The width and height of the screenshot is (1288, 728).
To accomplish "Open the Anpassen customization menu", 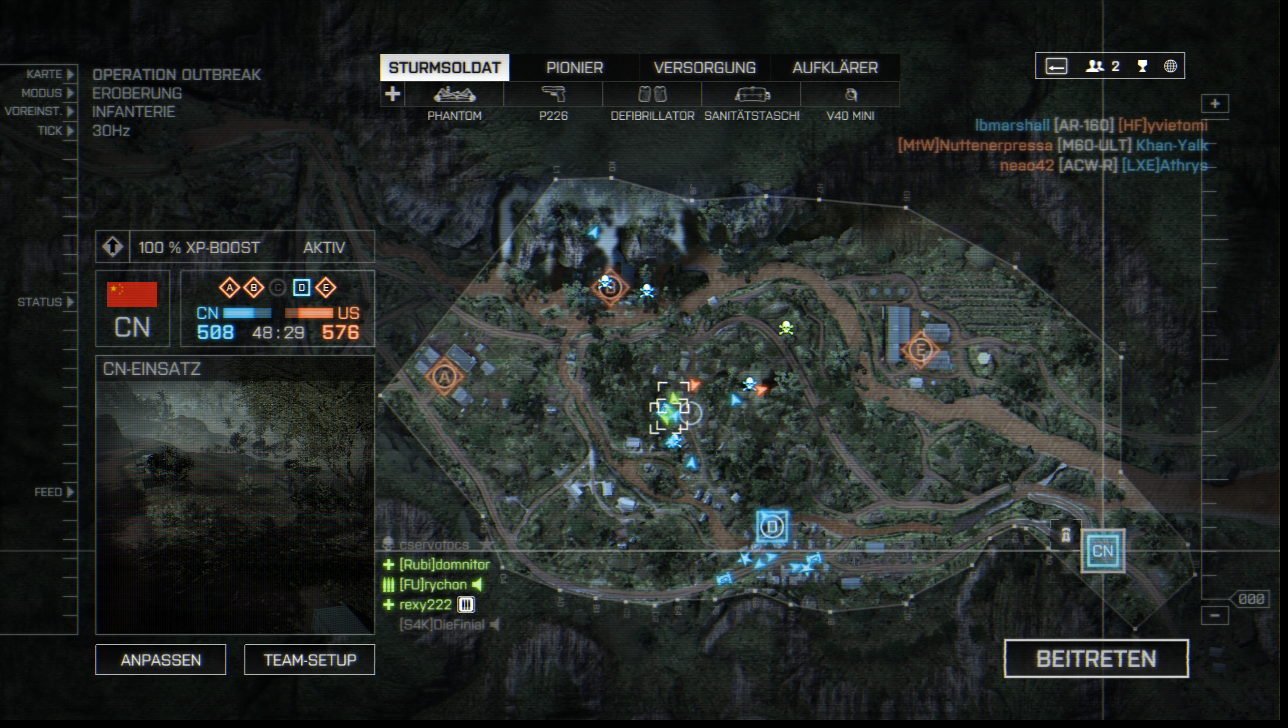I will coord(161,660).
